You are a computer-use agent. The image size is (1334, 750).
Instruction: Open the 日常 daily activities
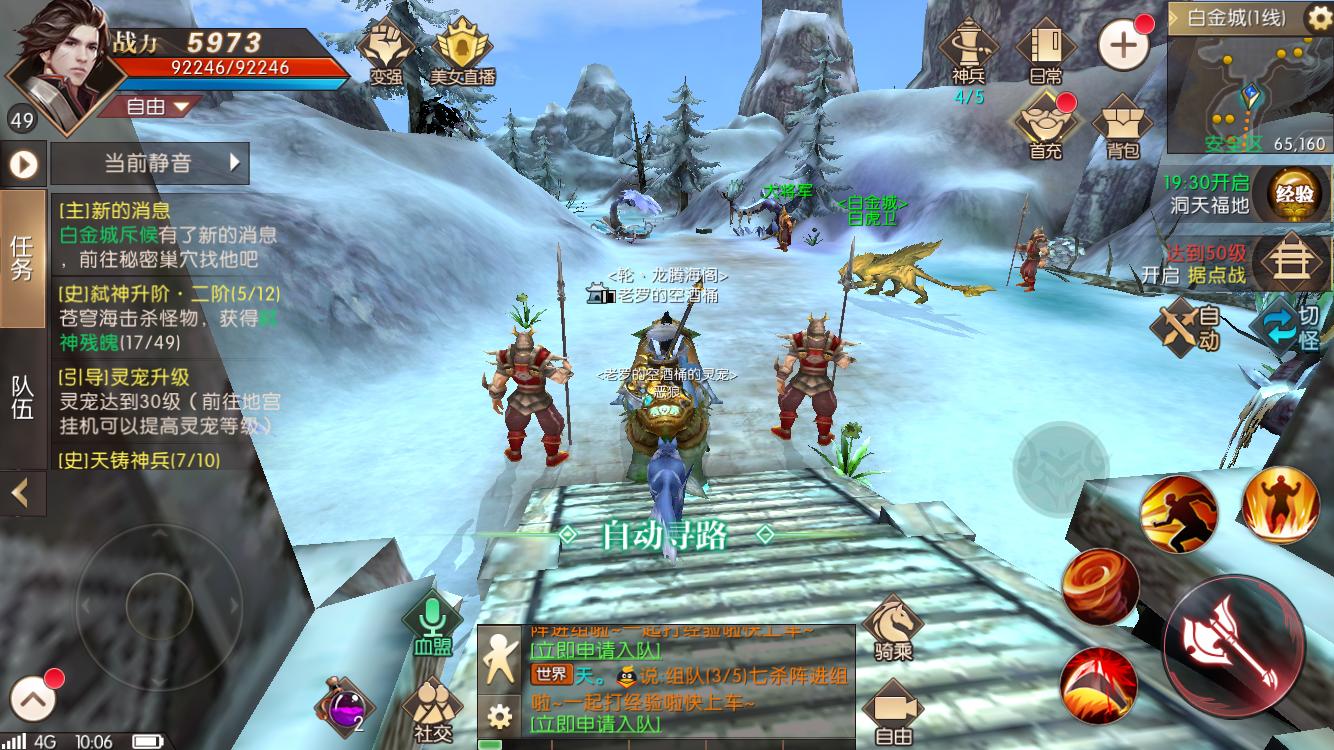click(1045, 50)
